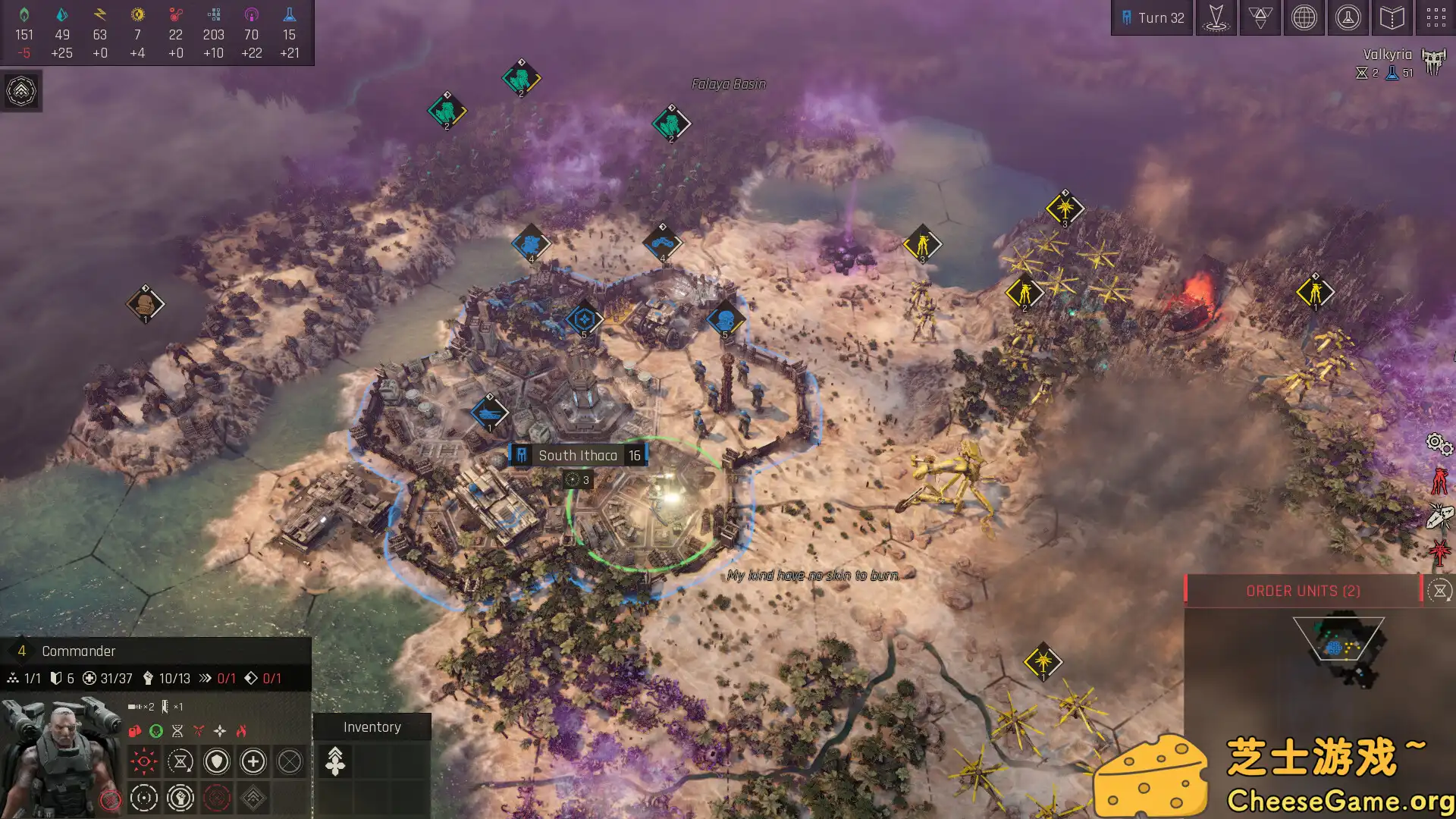The height and width of the screenshot is (819, 1456).
Task: Select the South Ithaca city banner
Action: pos(577,455)
